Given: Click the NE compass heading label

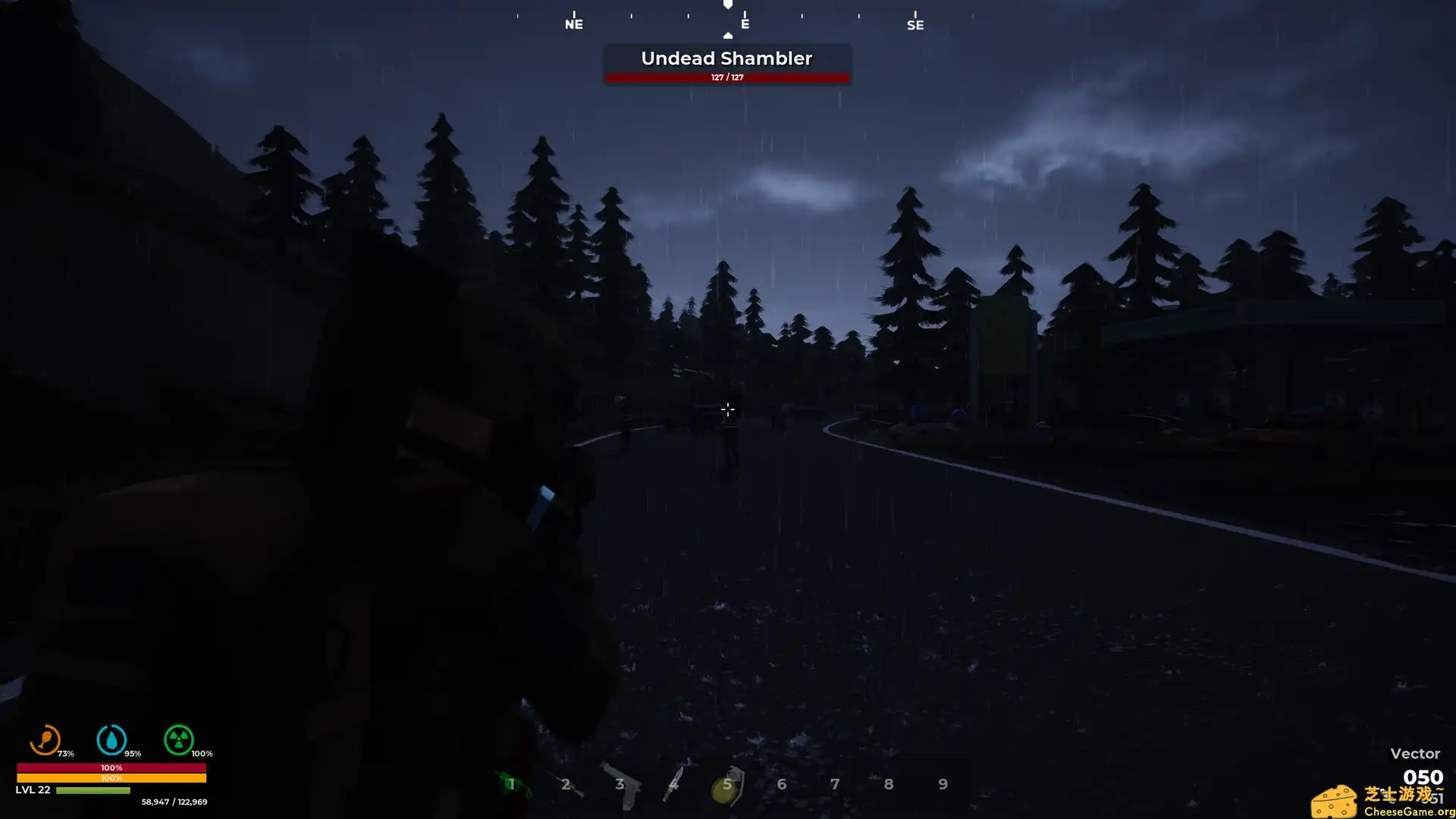Looking at the screenshot, I should point(573,25).
